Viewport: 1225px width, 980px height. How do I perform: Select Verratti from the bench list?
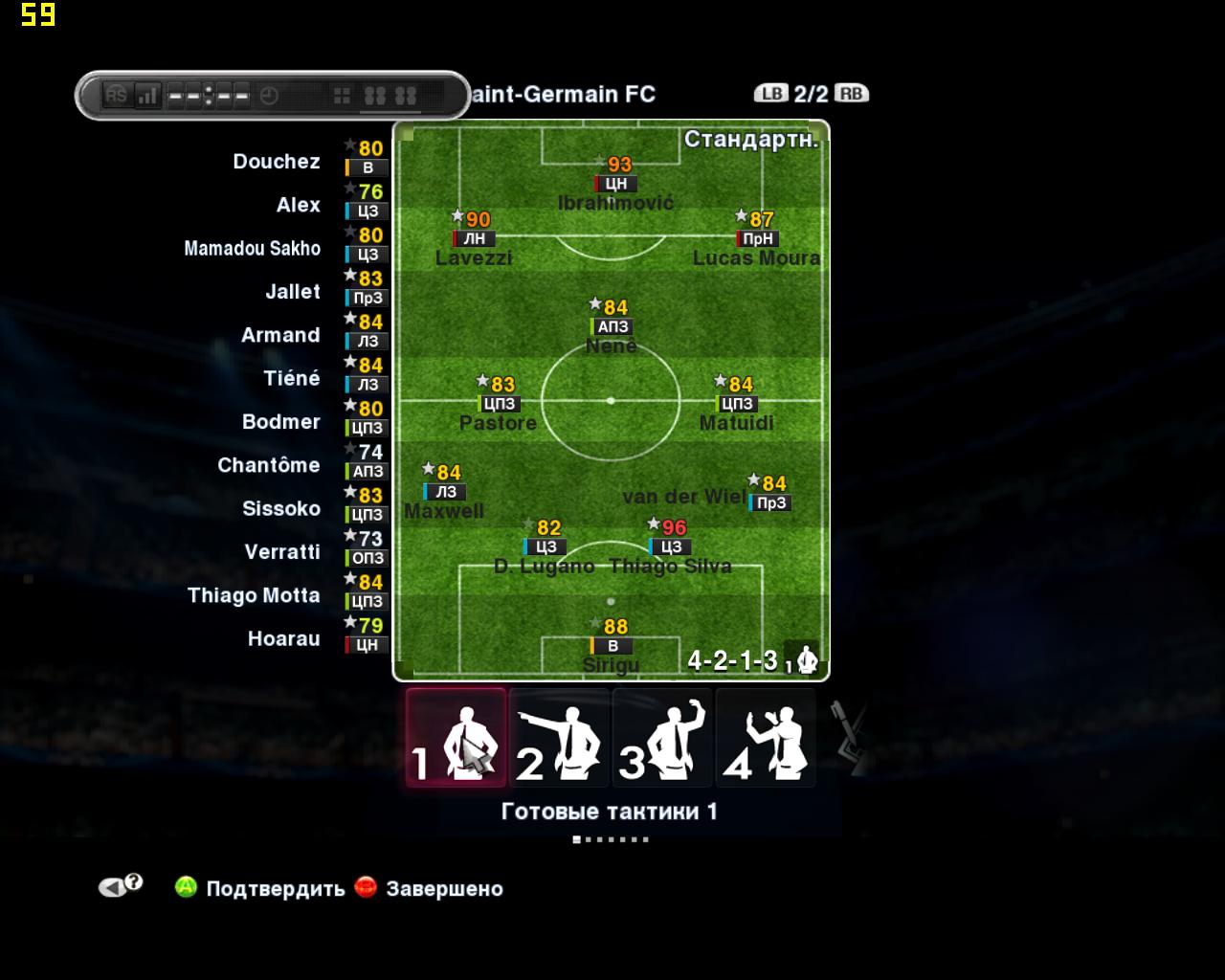(282, 552)
